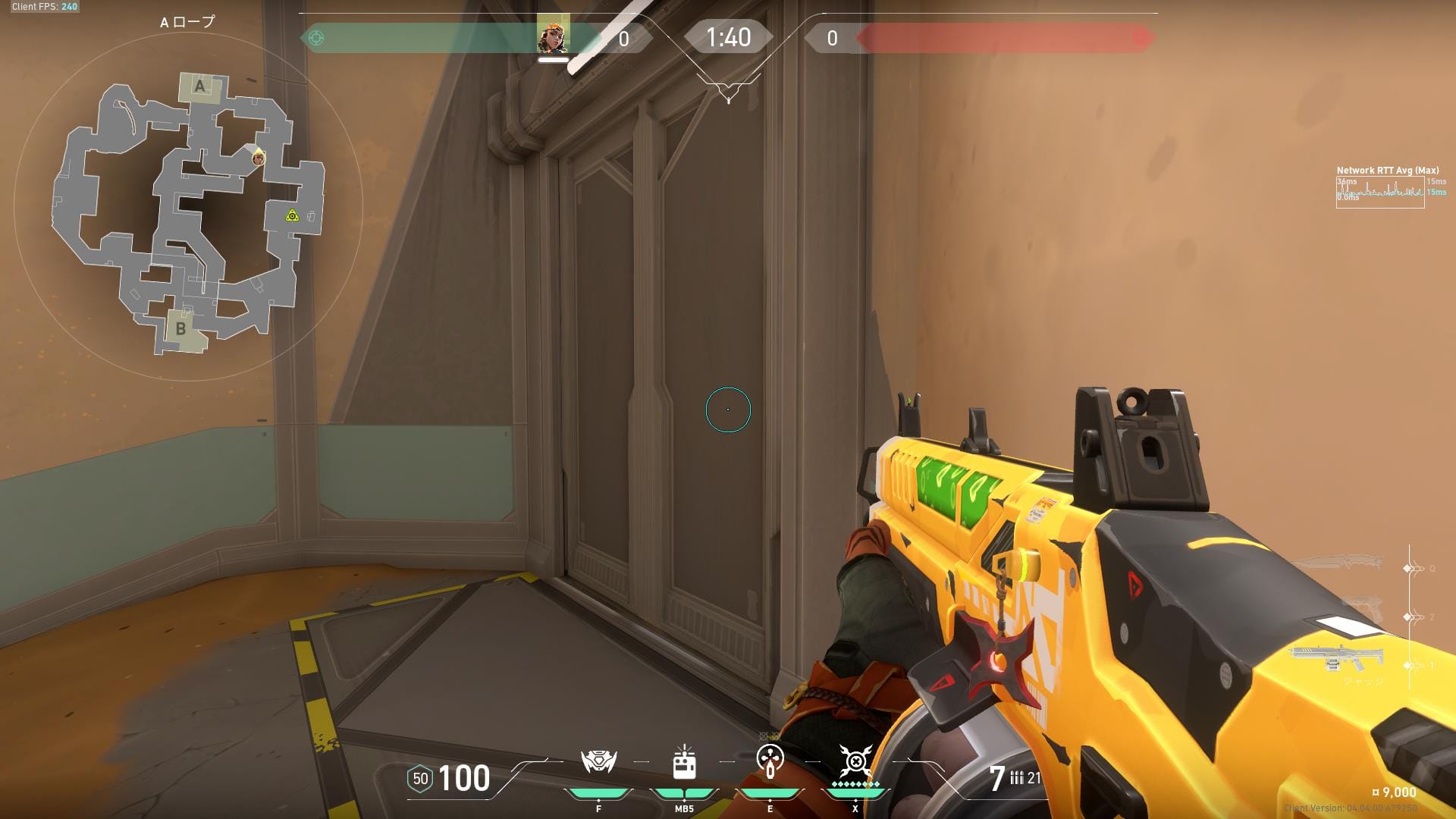The height and width of the screenshot is (819, 1456).
Task: Click the A site marker on the minimap
Action: (200, 86)
